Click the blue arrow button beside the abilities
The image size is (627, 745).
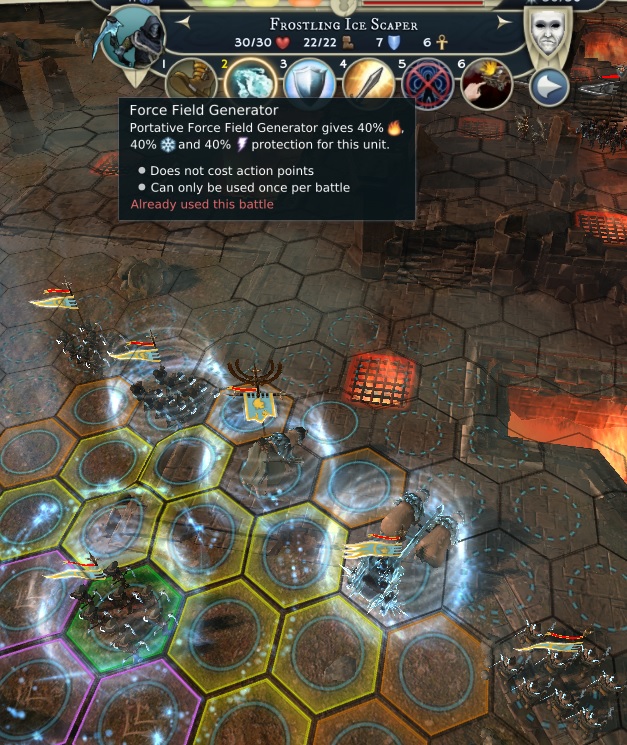point(548,86)
